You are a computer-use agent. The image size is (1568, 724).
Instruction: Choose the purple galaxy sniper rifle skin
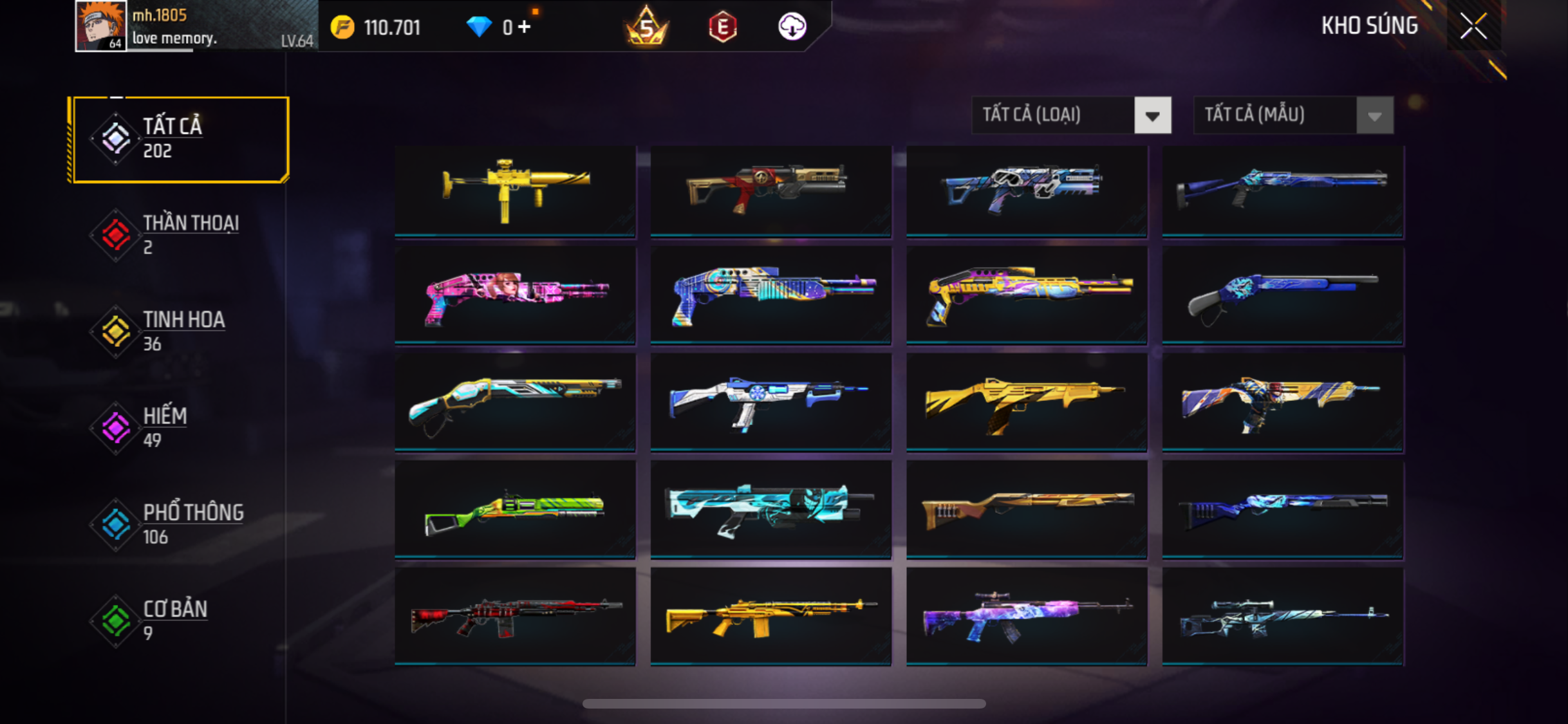tap(1027, 616)
